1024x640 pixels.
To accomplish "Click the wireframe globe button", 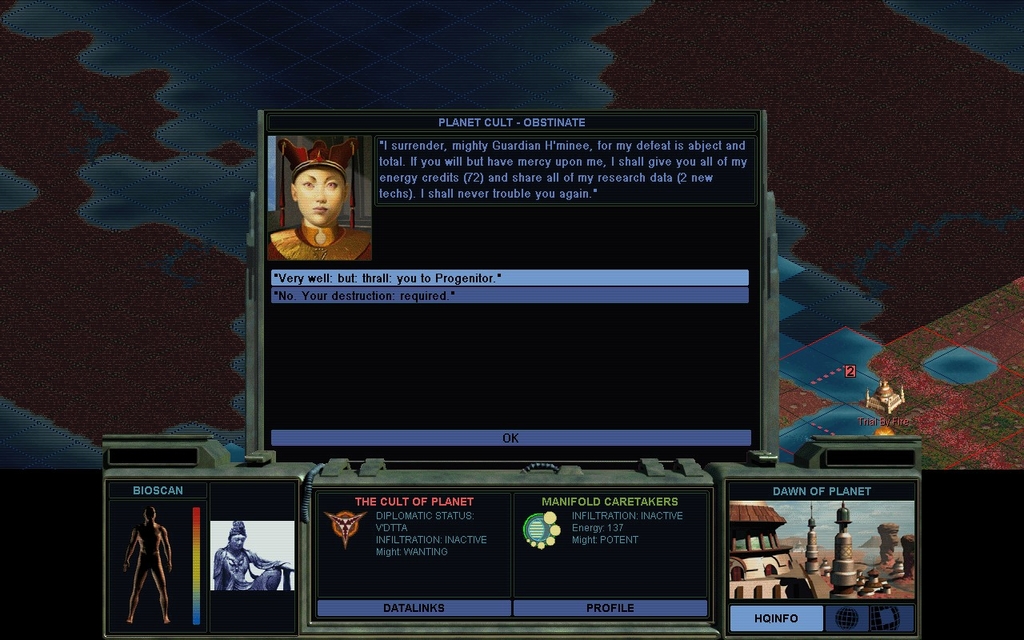I will coord(846,618).
